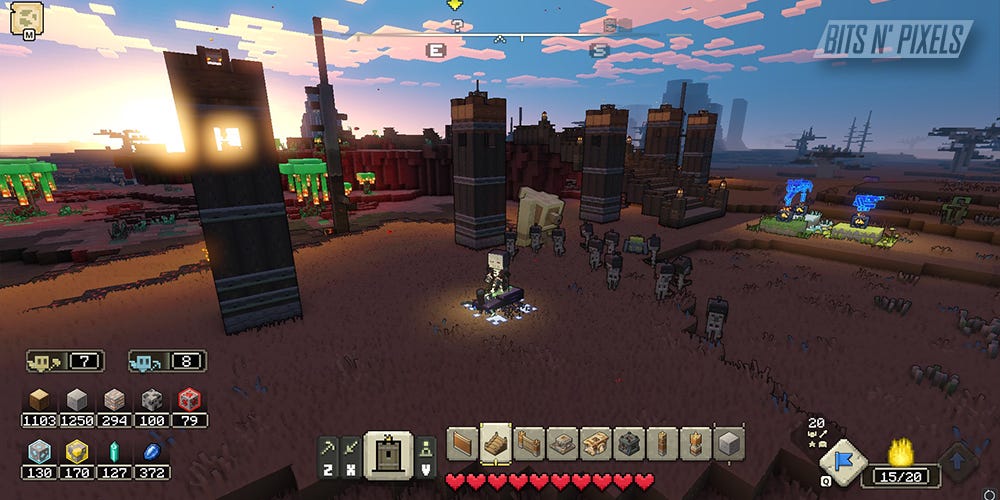
Task: Open the map icon in the corner
Action: (26, 18)
